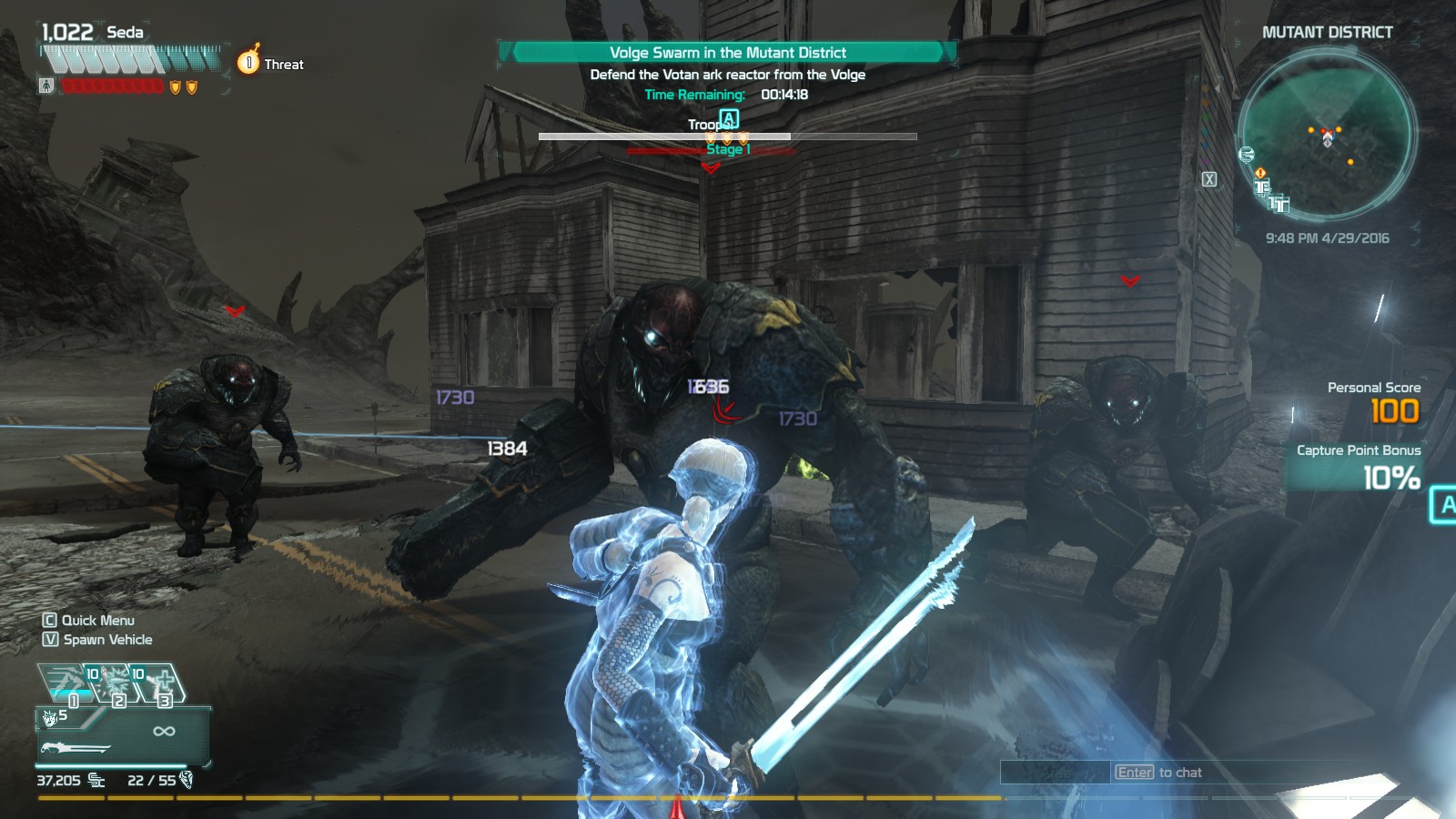Click the vendor icon on the minimap edge
The image size is (1456, 819).
pos(1246,154)
